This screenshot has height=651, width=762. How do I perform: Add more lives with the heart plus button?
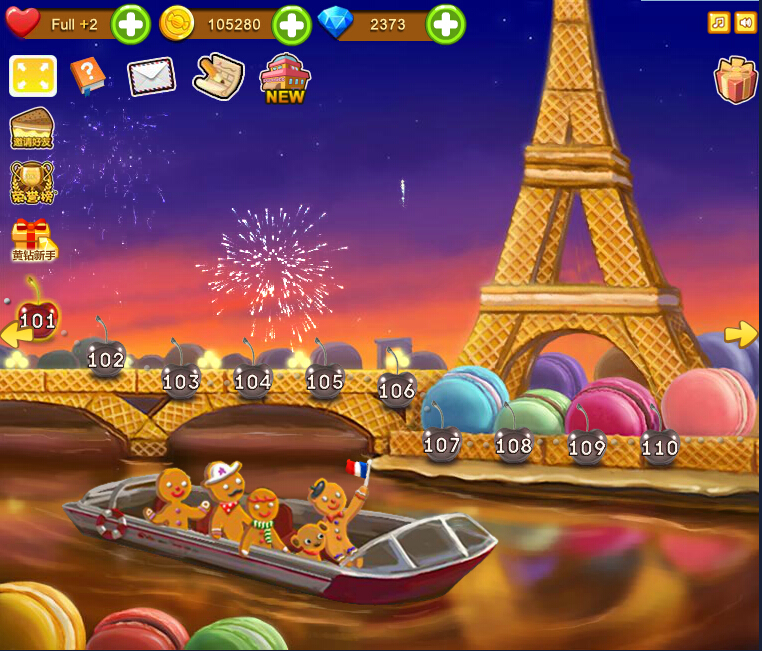(x=130, y=24)
